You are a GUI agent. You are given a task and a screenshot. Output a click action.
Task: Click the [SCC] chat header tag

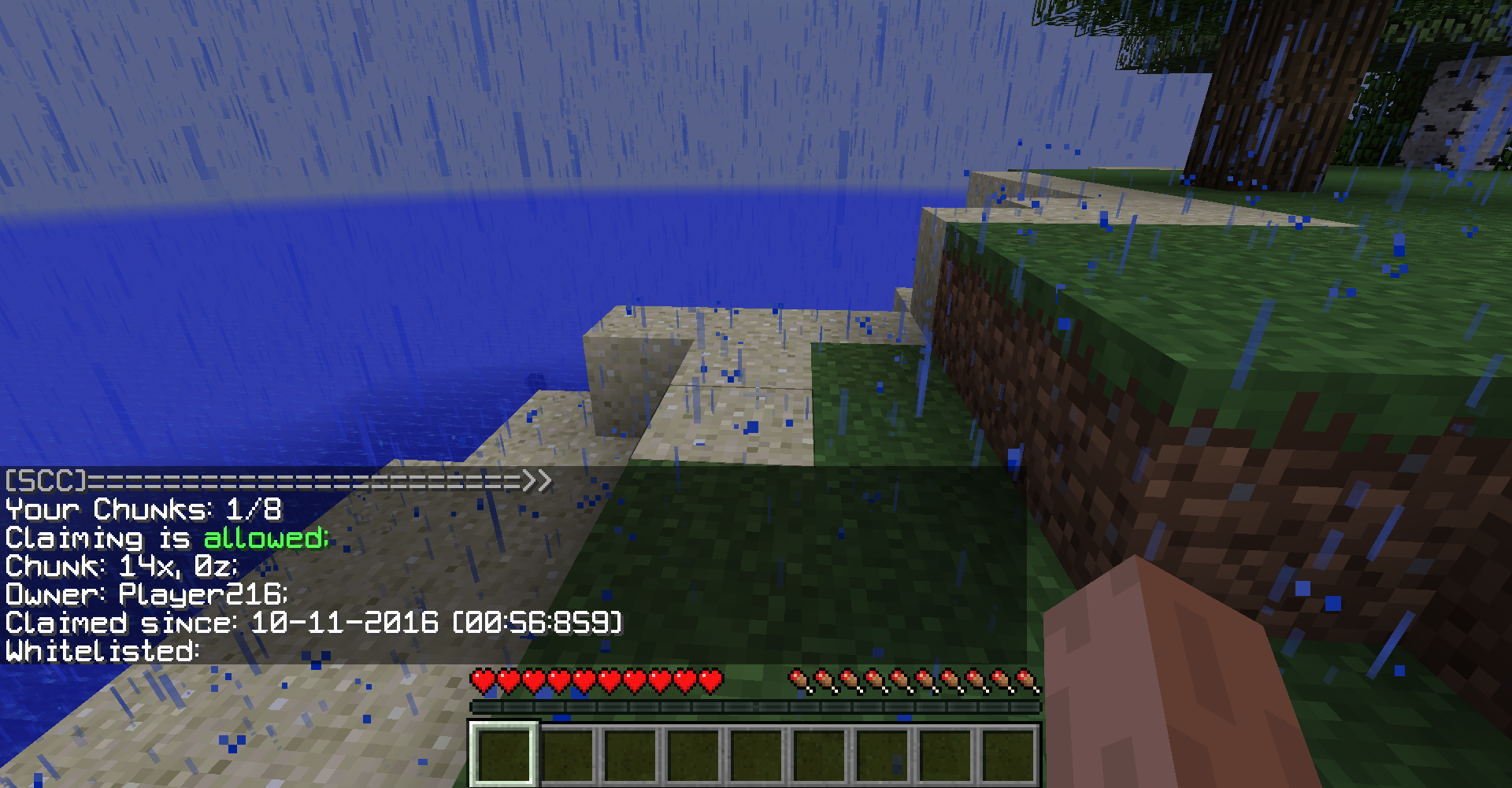tap(43, 480)
